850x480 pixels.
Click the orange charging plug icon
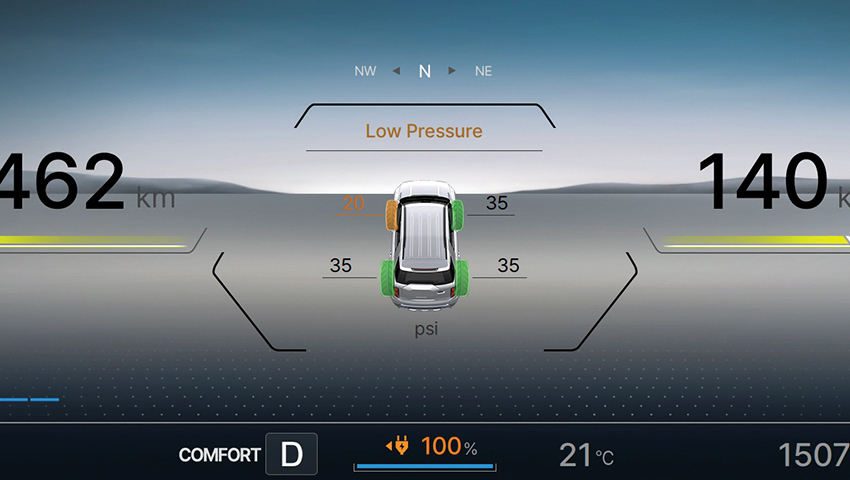click(398, 446)
